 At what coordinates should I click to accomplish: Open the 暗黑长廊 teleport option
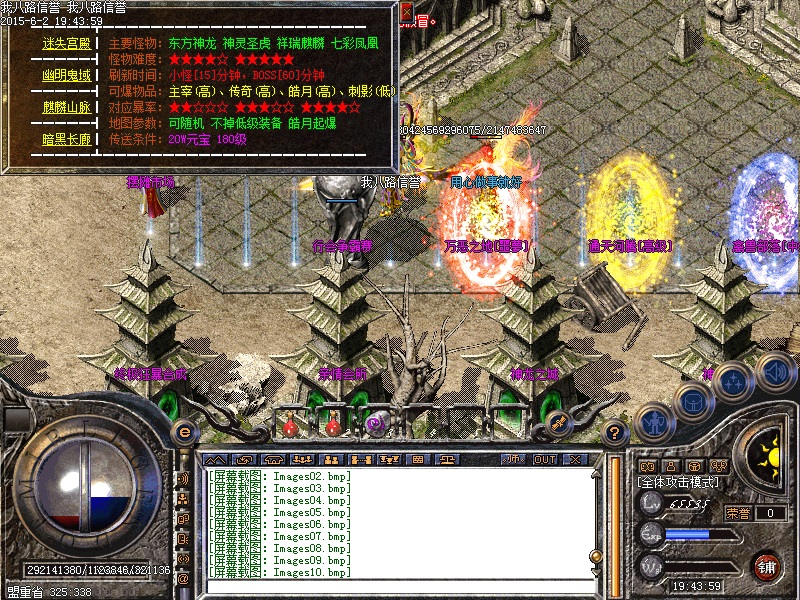click(66, 139)
